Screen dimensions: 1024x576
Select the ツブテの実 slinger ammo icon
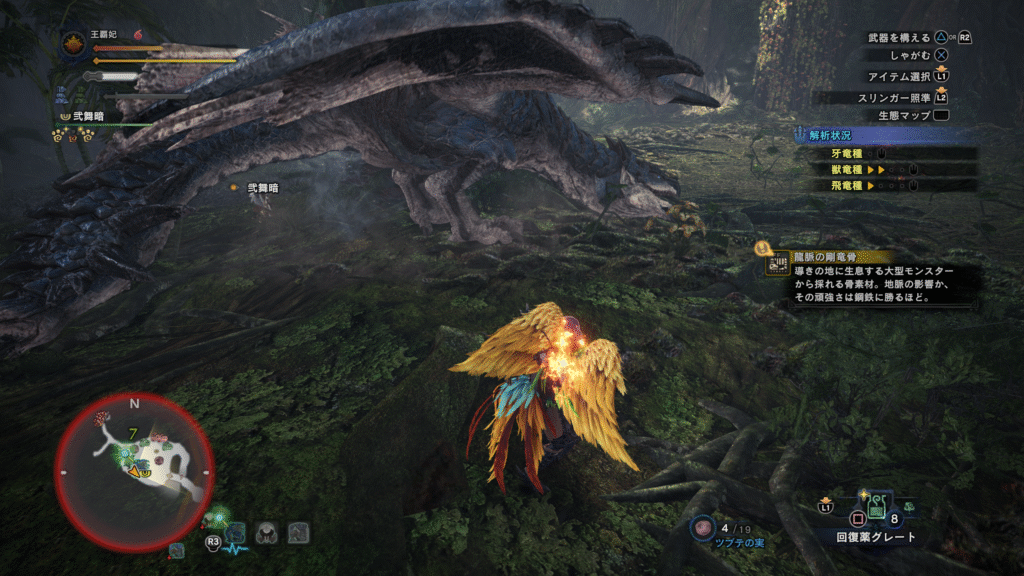pyautogui.click(x=702, y=526)
